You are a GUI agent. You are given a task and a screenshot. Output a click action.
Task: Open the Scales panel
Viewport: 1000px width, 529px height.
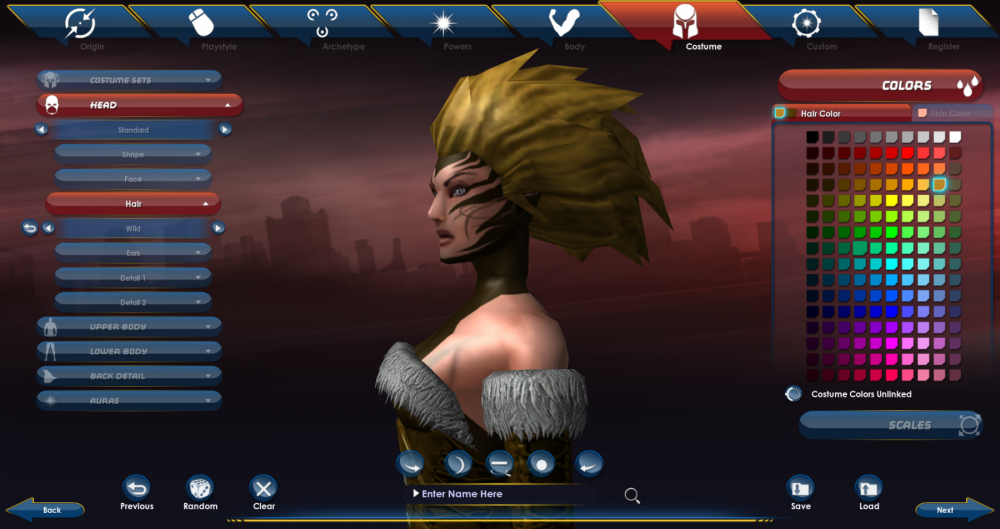(890, 425)
